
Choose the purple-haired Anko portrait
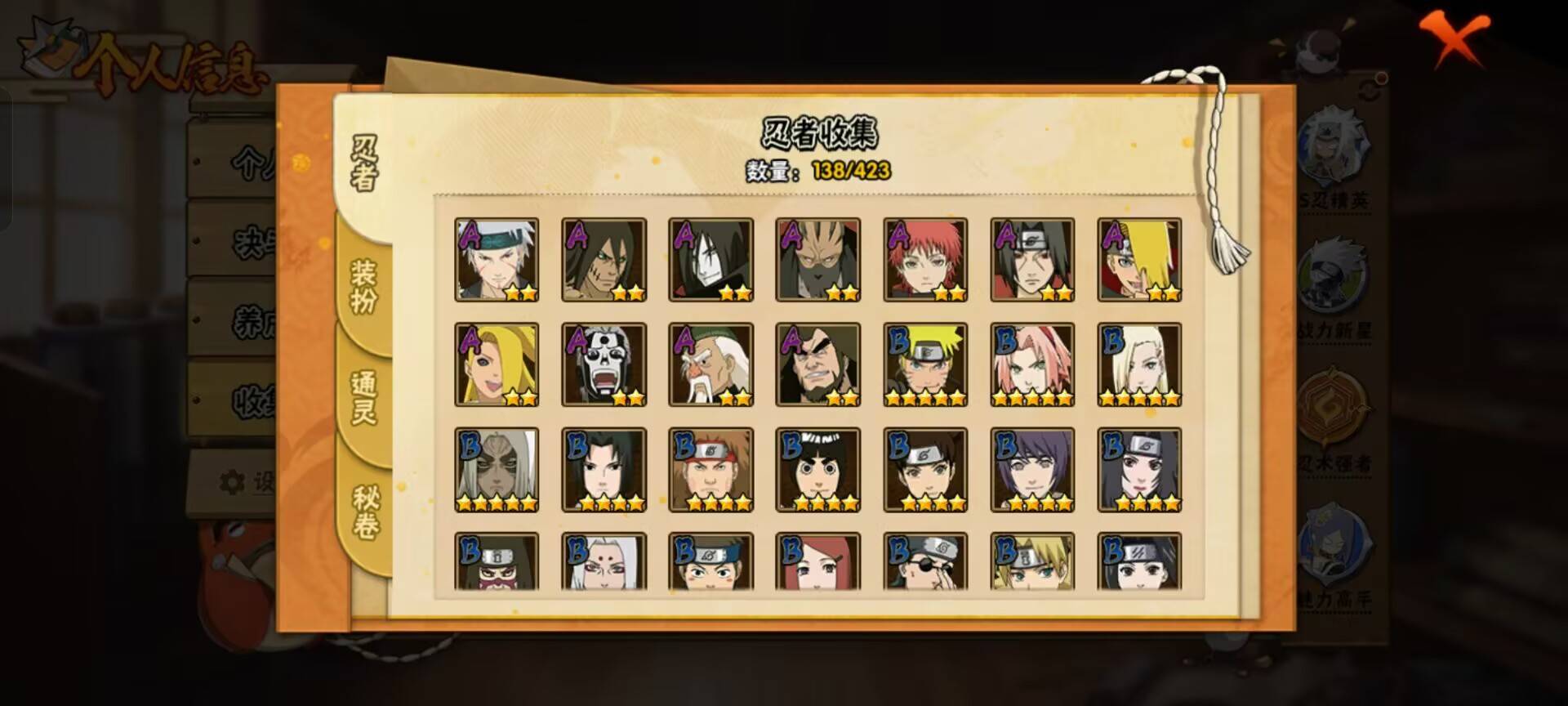tap(1032, 470)
